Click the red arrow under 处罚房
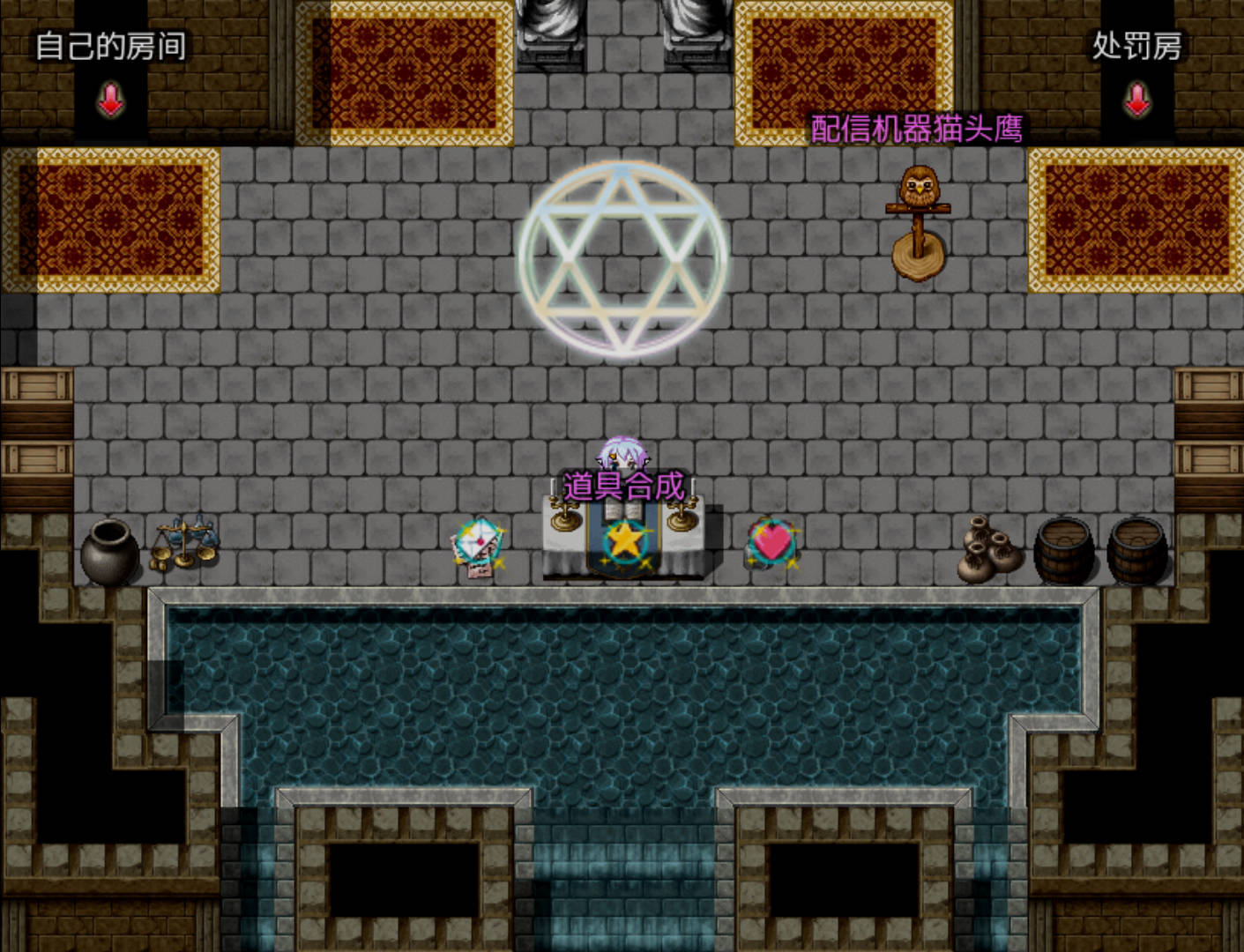 point(1136,100)
